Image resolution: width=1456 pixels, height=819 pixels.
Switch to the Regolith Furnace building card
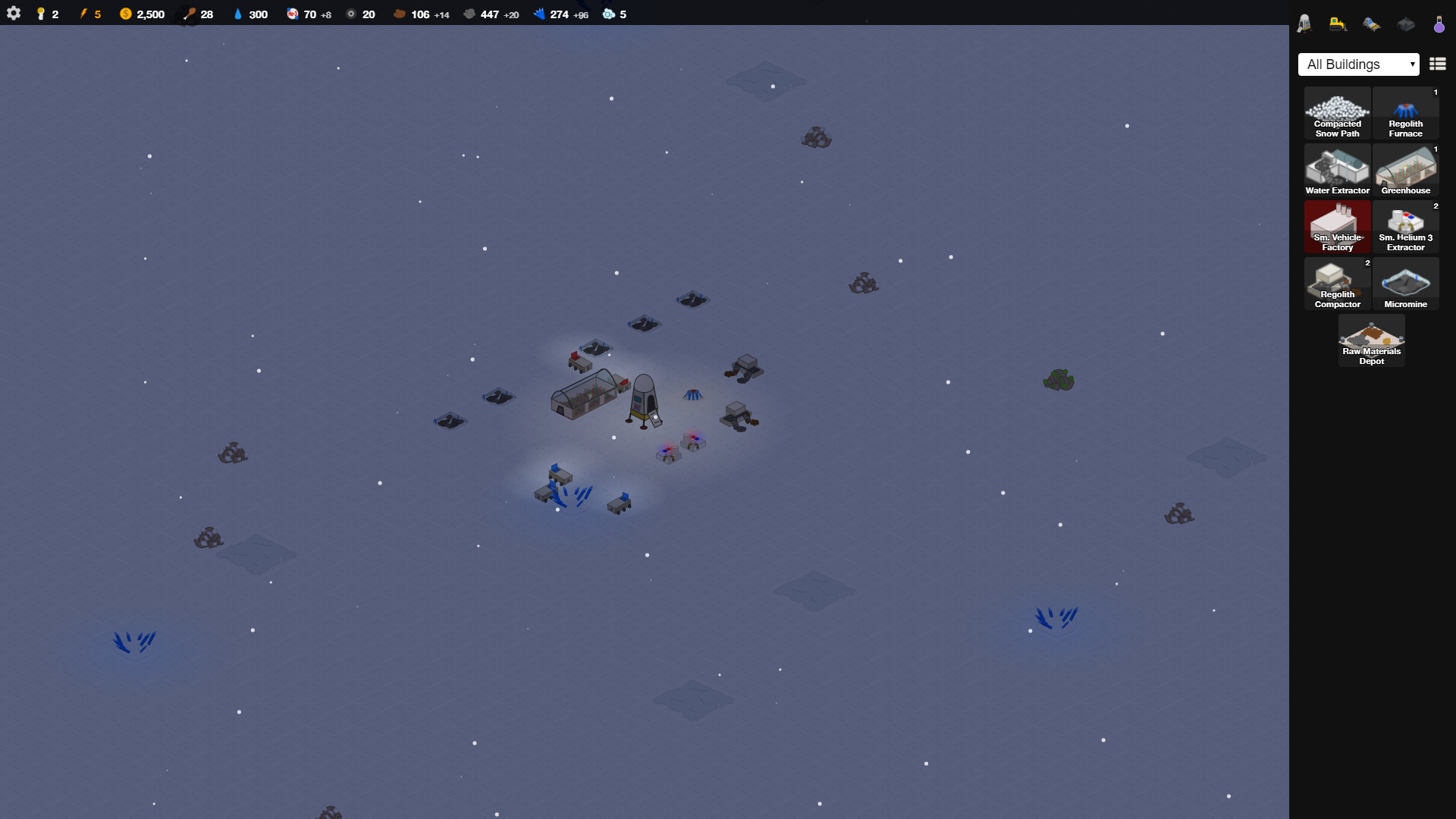(1405, 112)
